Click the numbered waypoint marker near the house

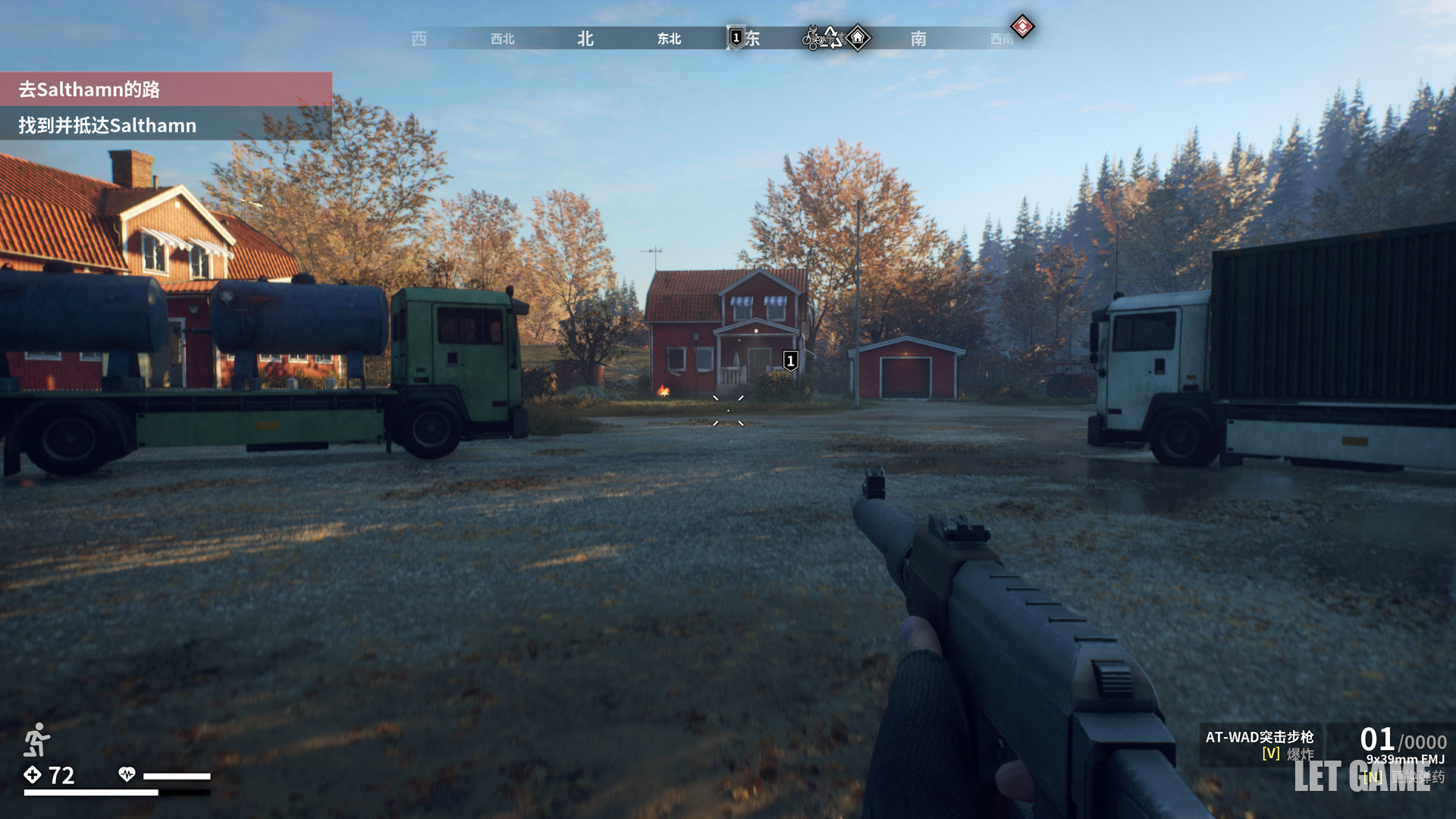click(x=790, y=361)
